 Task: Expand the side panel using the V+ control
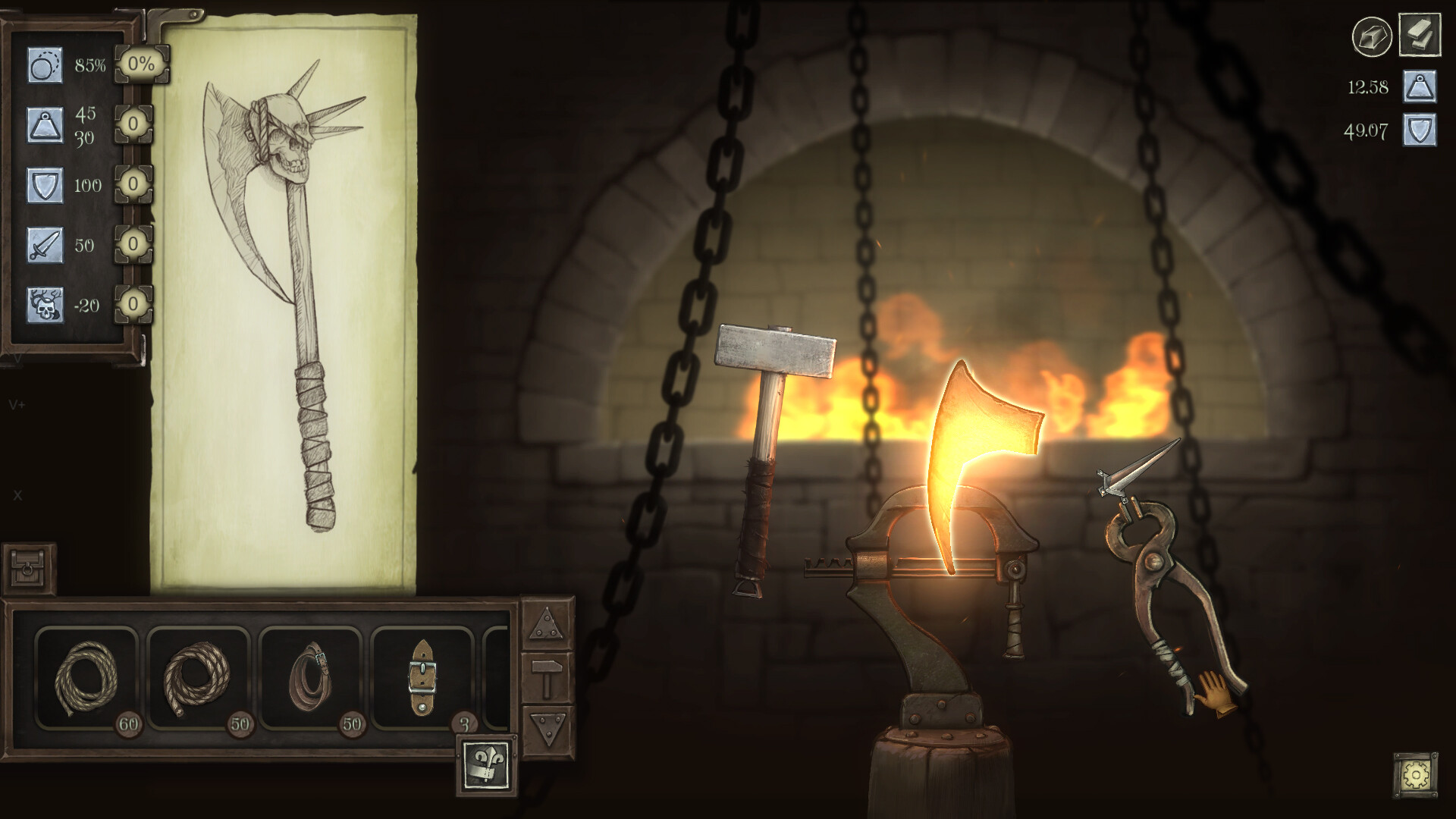coord(15,404)
